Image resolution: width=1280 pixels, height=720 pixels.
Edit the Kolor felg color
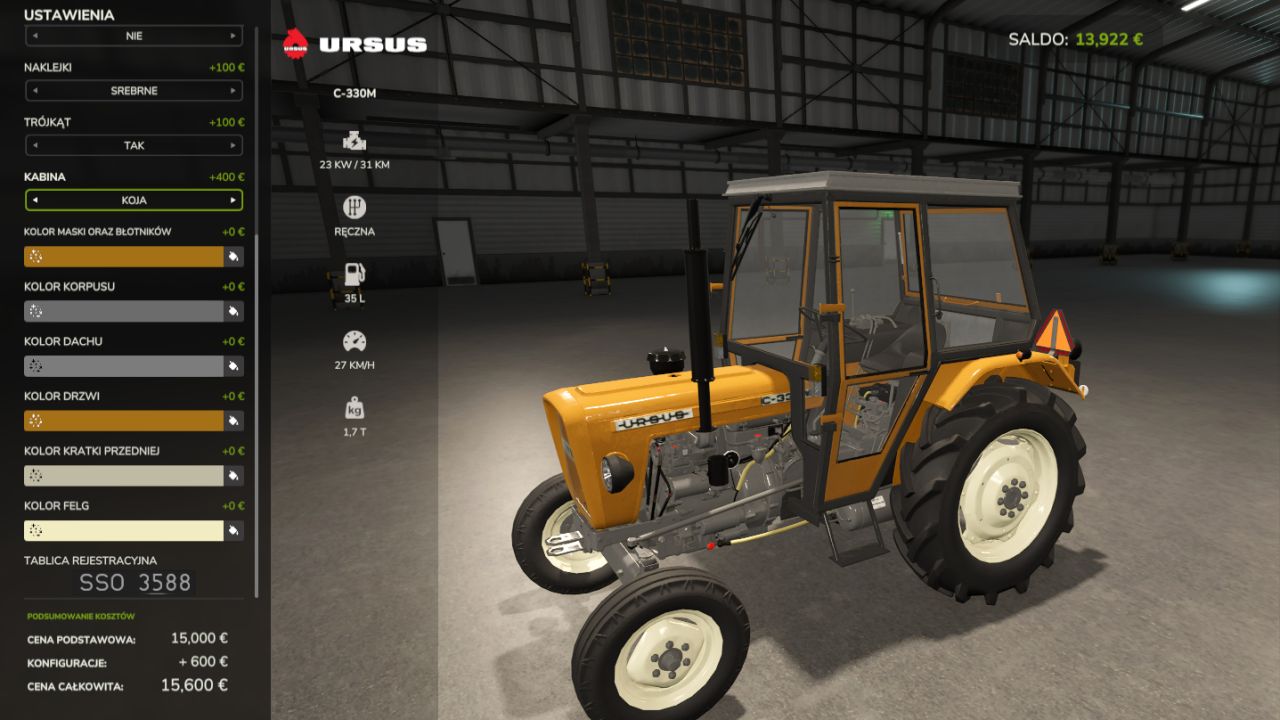[x=124, y=531]
